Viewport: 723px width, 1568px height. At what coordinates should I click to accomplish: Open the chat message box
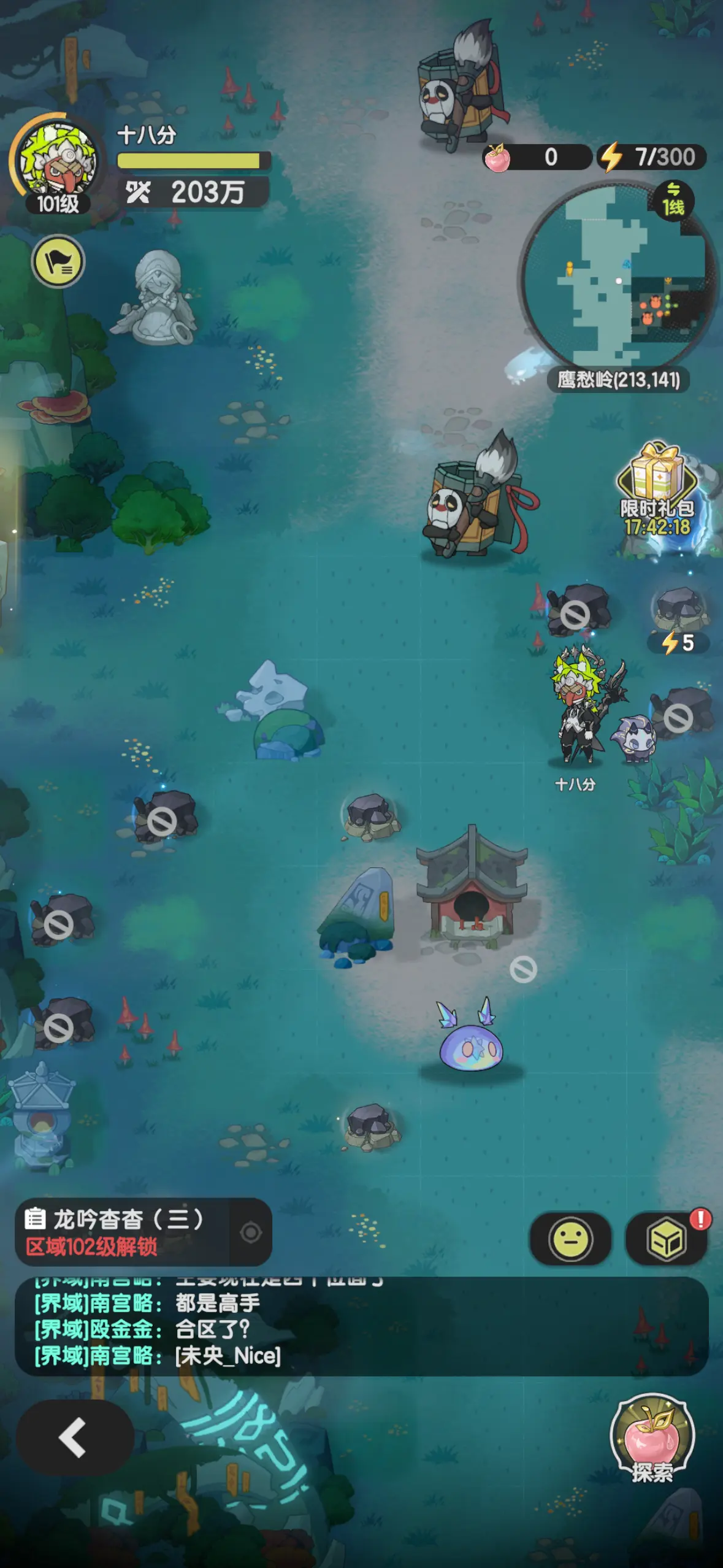(x=361, y=1327)
